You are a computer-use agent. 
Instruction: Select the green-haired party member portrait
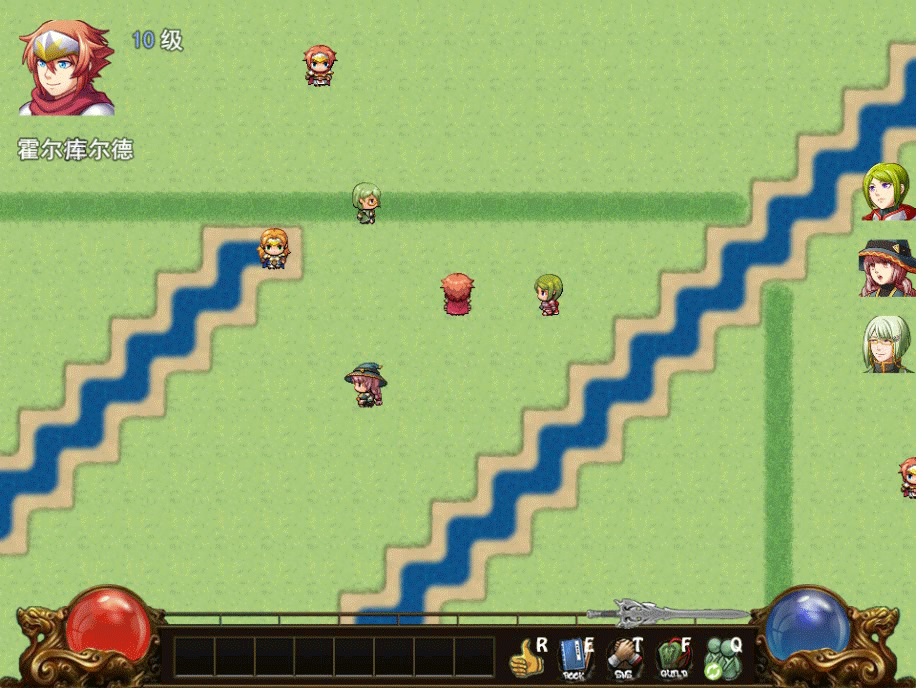887,192
